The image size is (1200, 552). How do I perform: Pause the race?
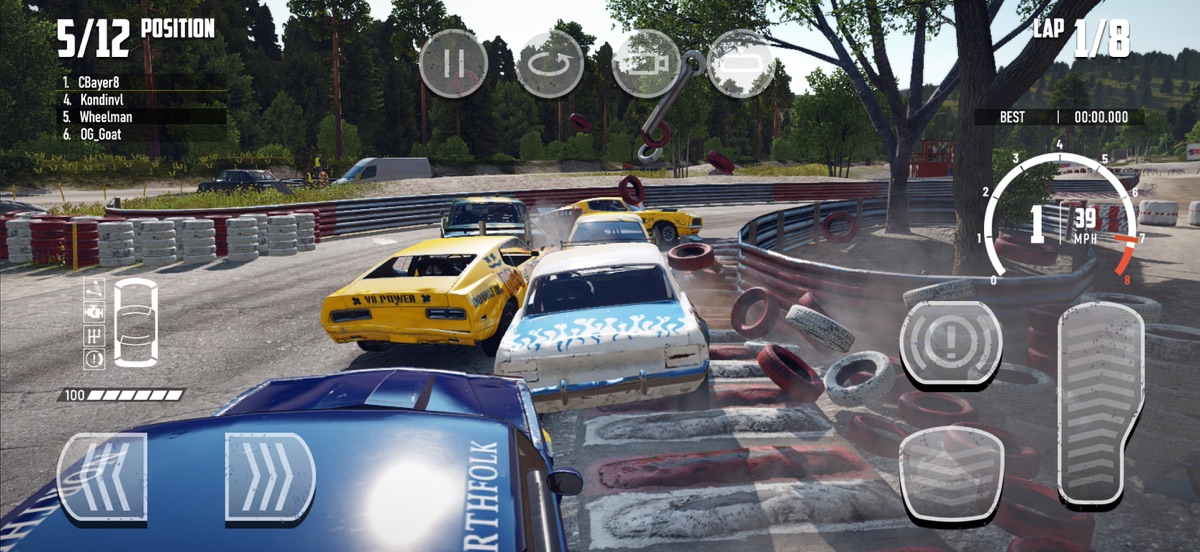click(452, 63)
